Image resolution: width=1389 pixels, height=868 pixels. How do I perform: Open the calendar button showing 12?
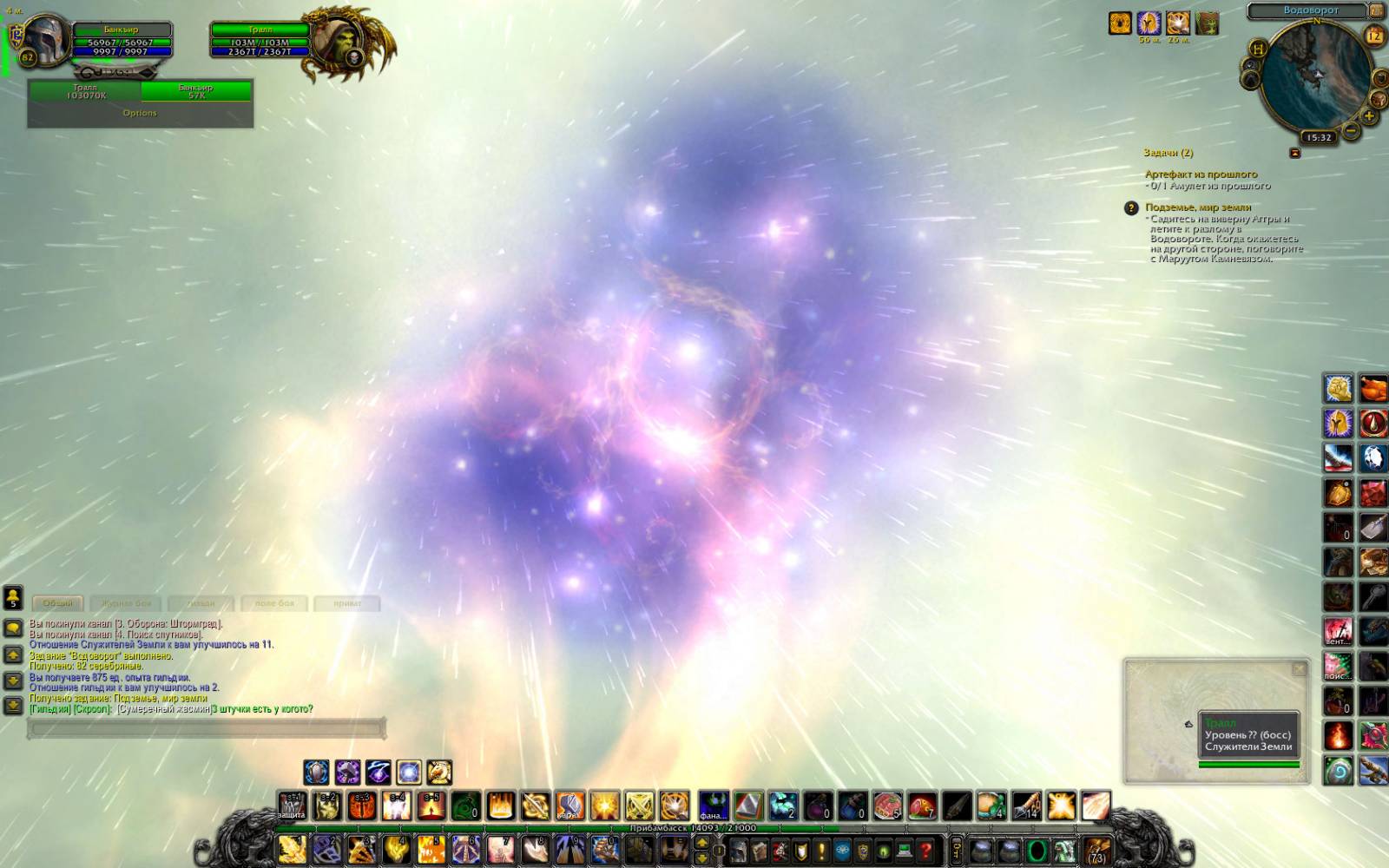tap(1374, 36)
